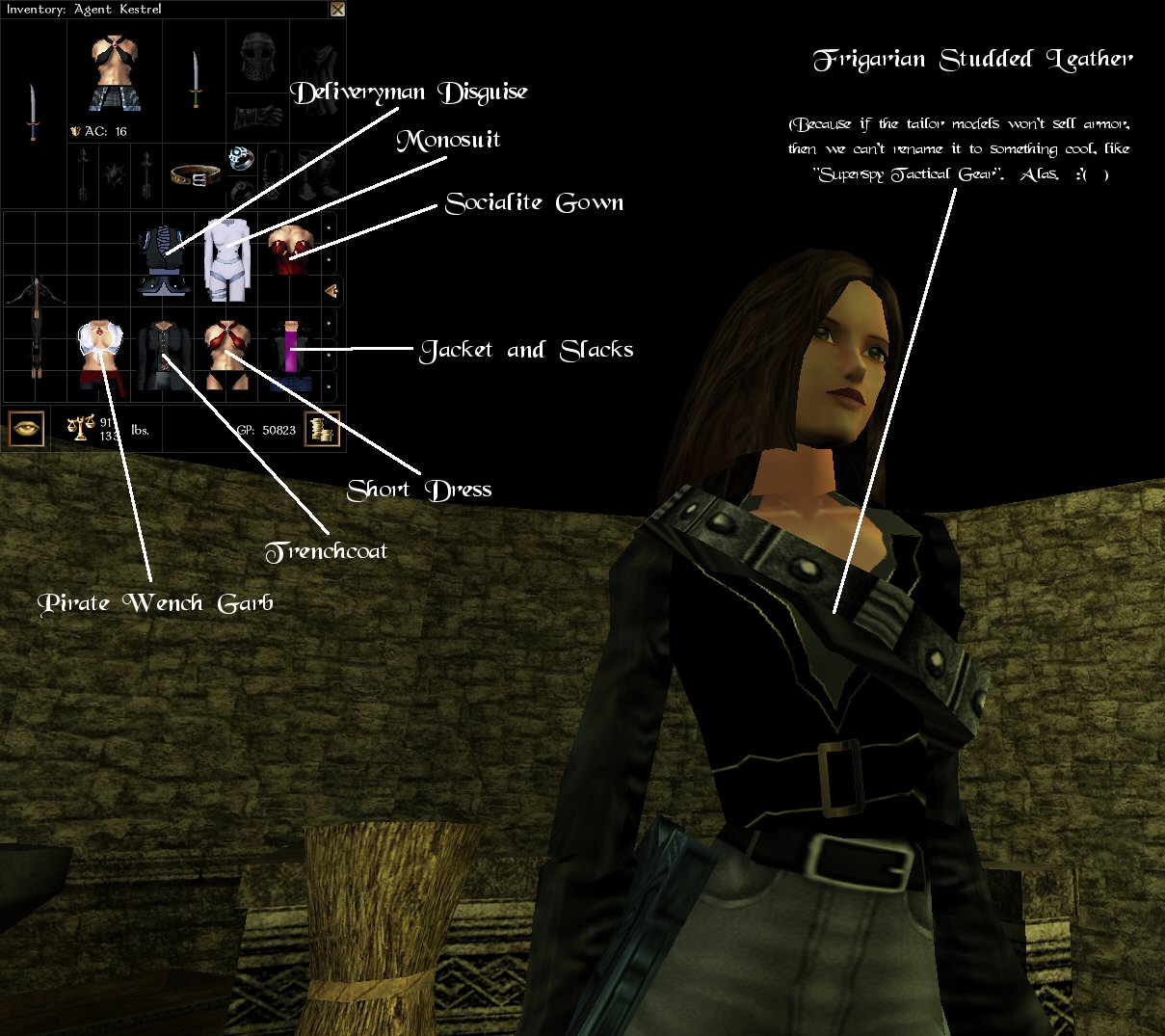This screenshot has height=1036, width=1165.
Task: Select the equipped green-hilted sword
Action: point(196,79)
